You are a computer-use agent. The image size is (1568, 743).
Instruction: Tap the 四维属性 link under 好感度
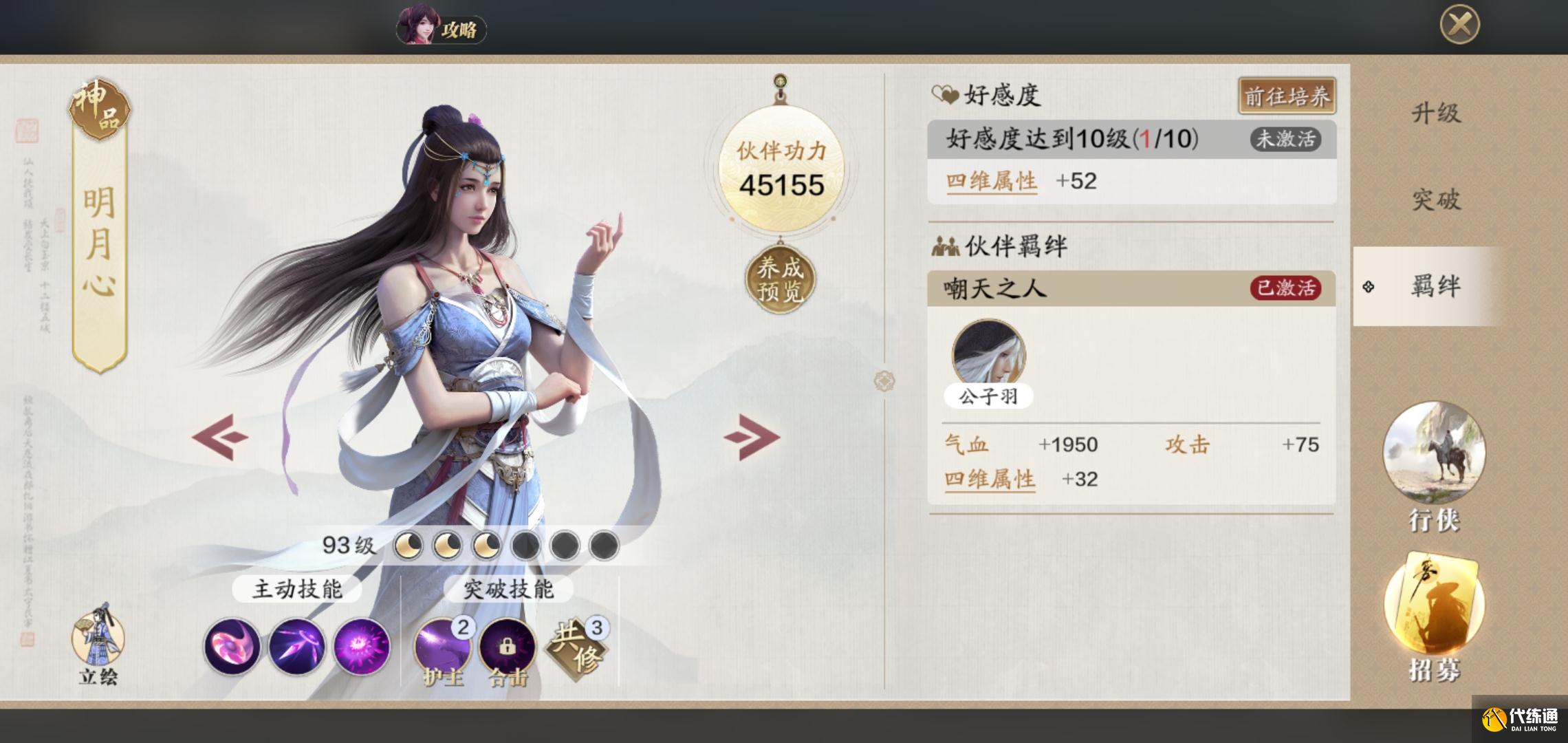click(991, 182)
